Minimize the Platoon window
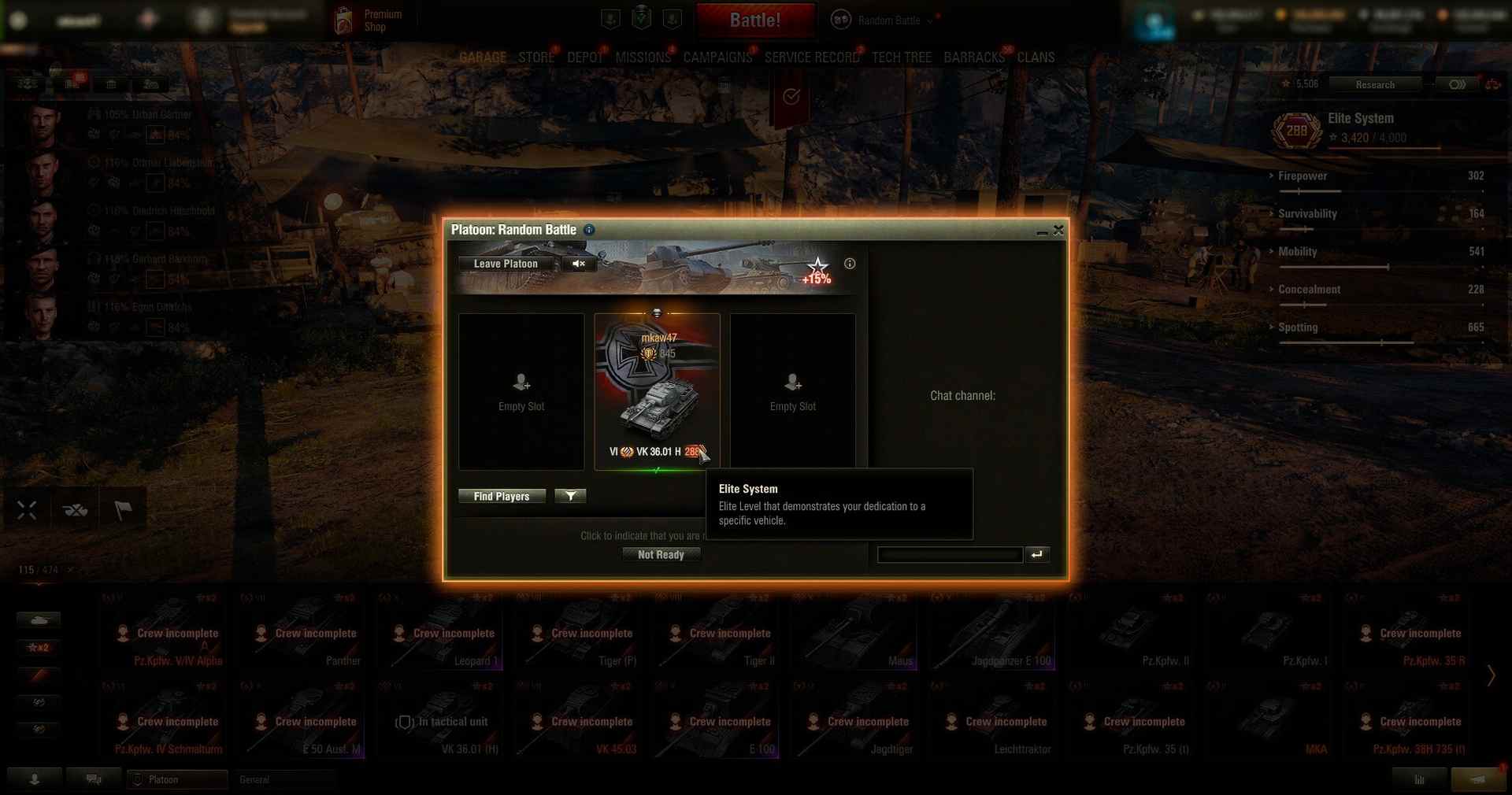This screenshot has height=795, width=1512. point(1042,231)
